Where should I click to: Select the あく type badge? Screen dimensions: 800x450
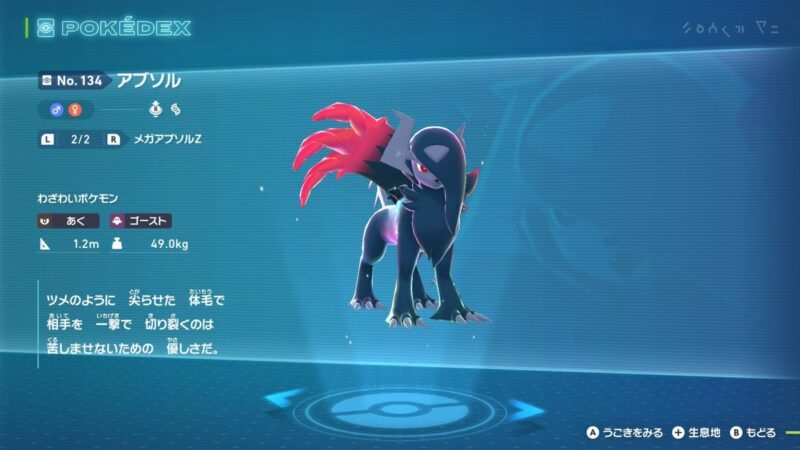68,221
